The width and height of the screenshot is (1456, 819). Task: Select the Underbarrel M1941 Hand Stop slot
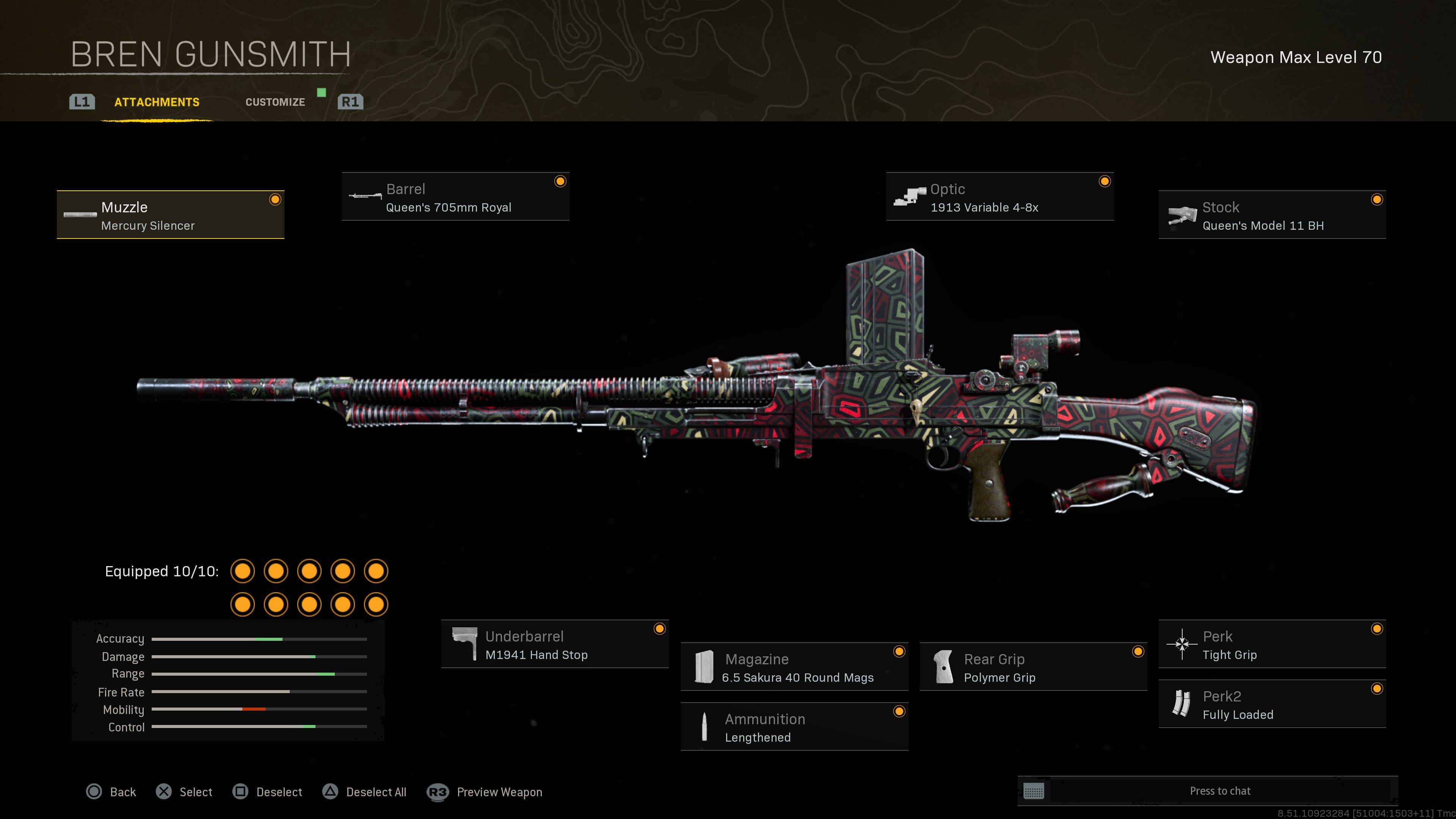click(554, 645)
